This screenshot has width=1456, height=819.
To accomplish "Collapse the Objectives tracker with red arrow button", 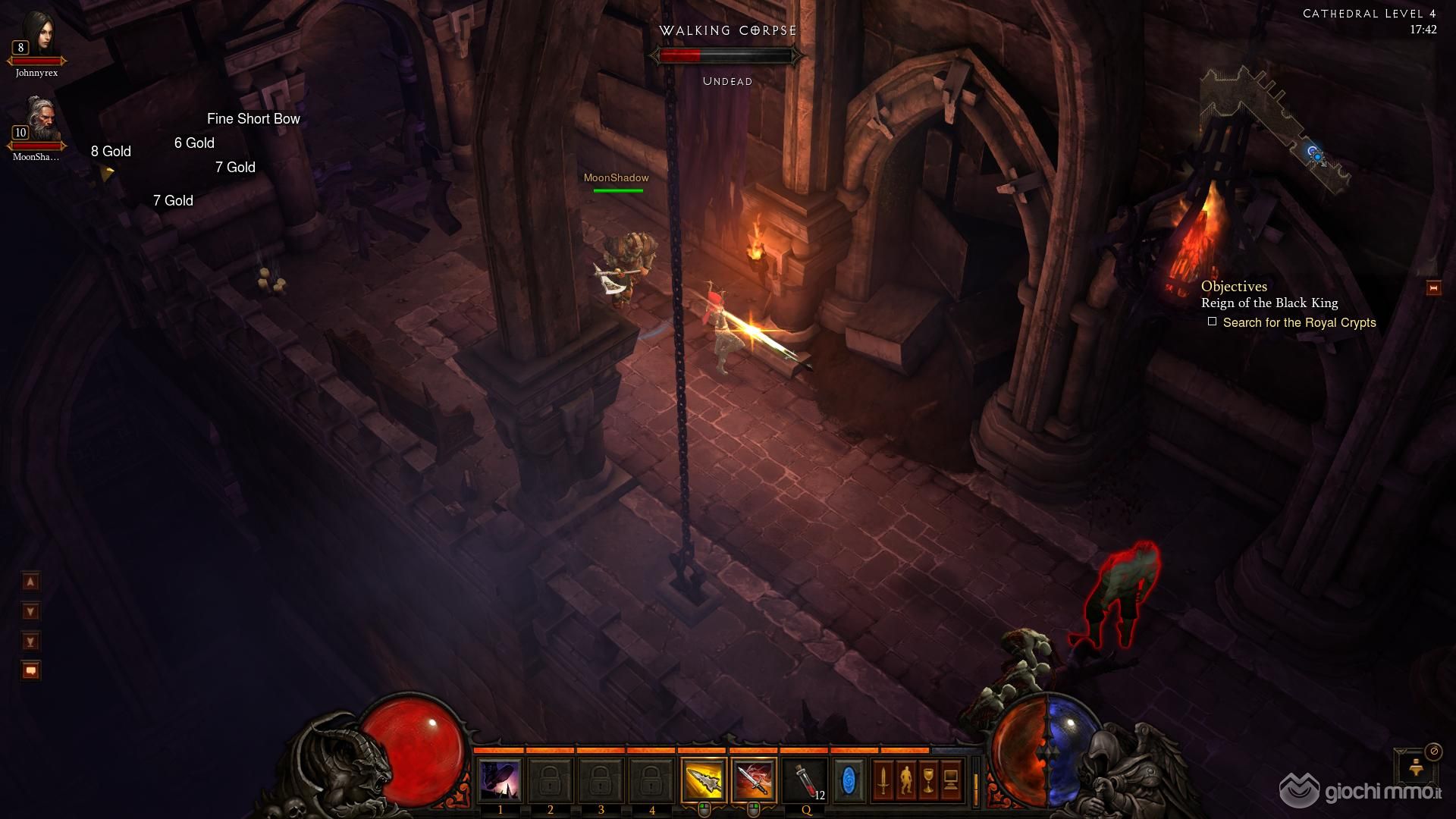I will click(x=1433, y=288).
